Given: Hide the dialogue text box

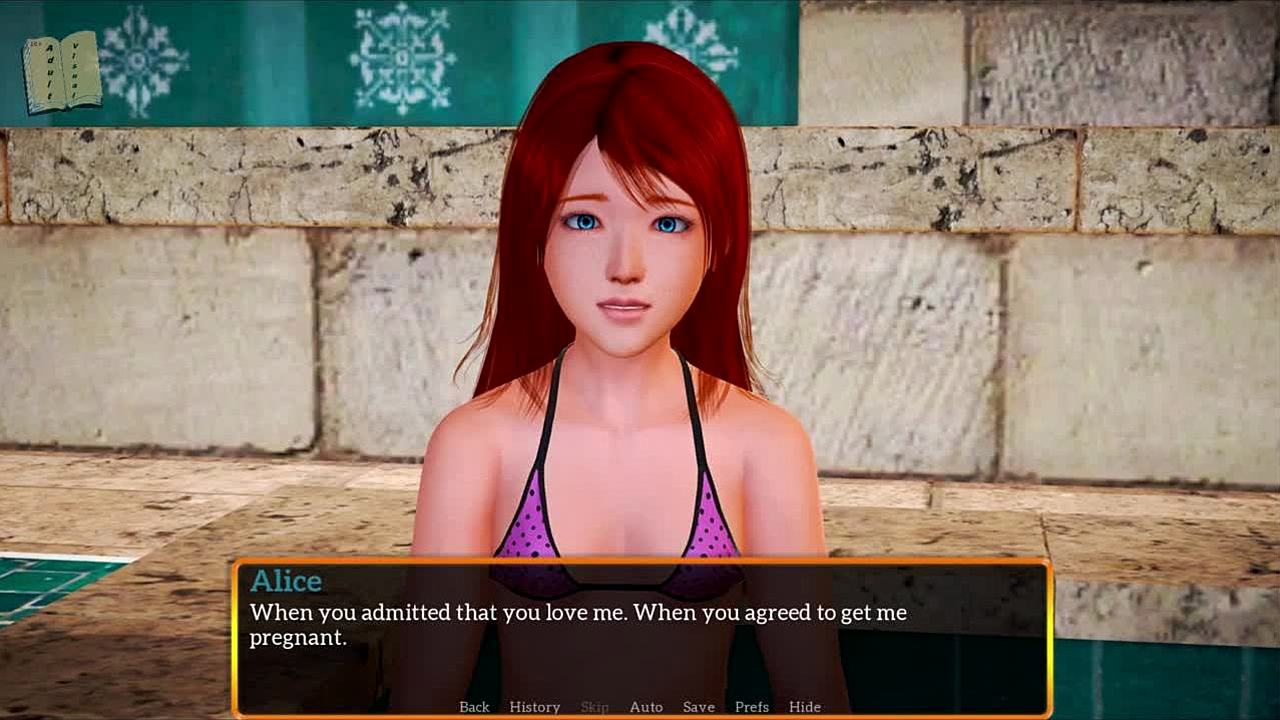Looking at the screenshot, I should point(804,707).
